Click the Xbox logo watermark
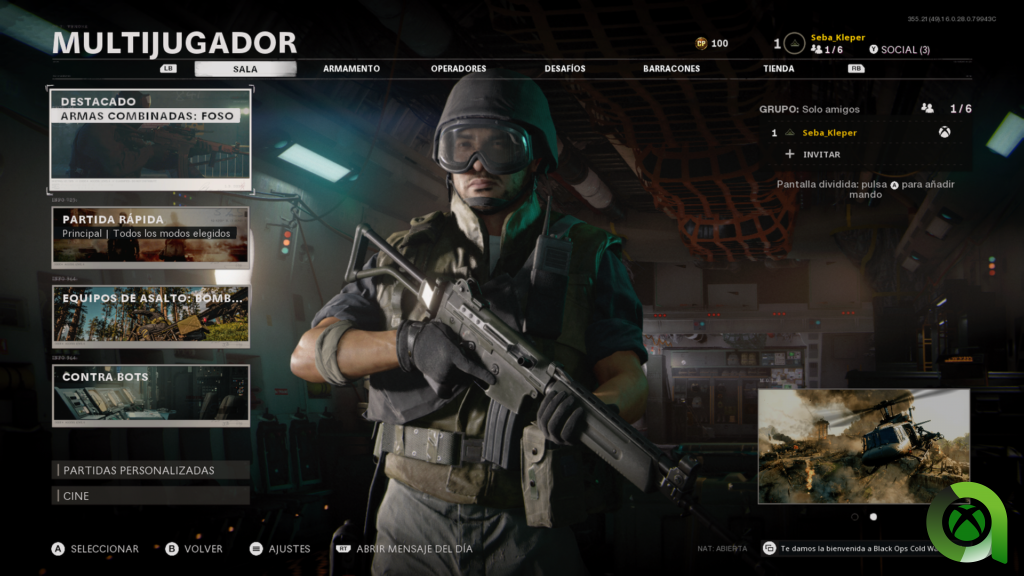Screen dimensions: 1024x576 point(971,523)
